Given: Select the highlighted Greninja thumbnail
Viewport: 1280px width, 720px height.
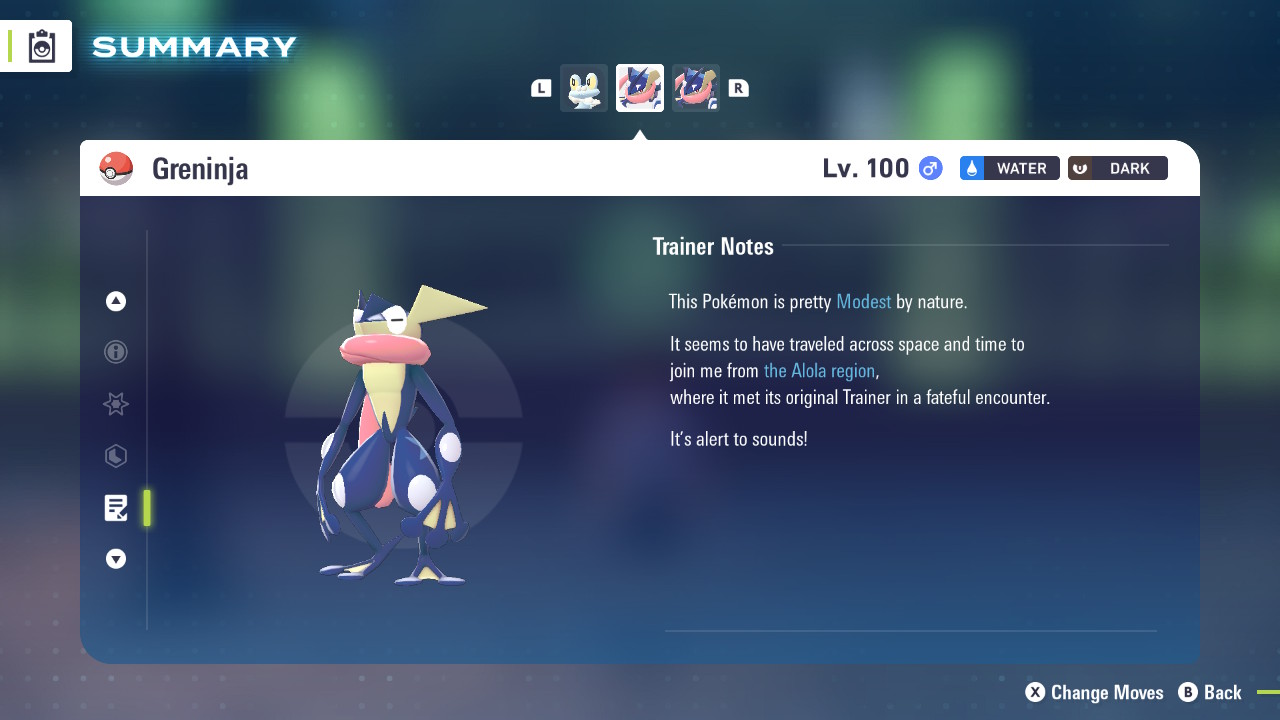Looking at the screenshot, I should 639,87.
